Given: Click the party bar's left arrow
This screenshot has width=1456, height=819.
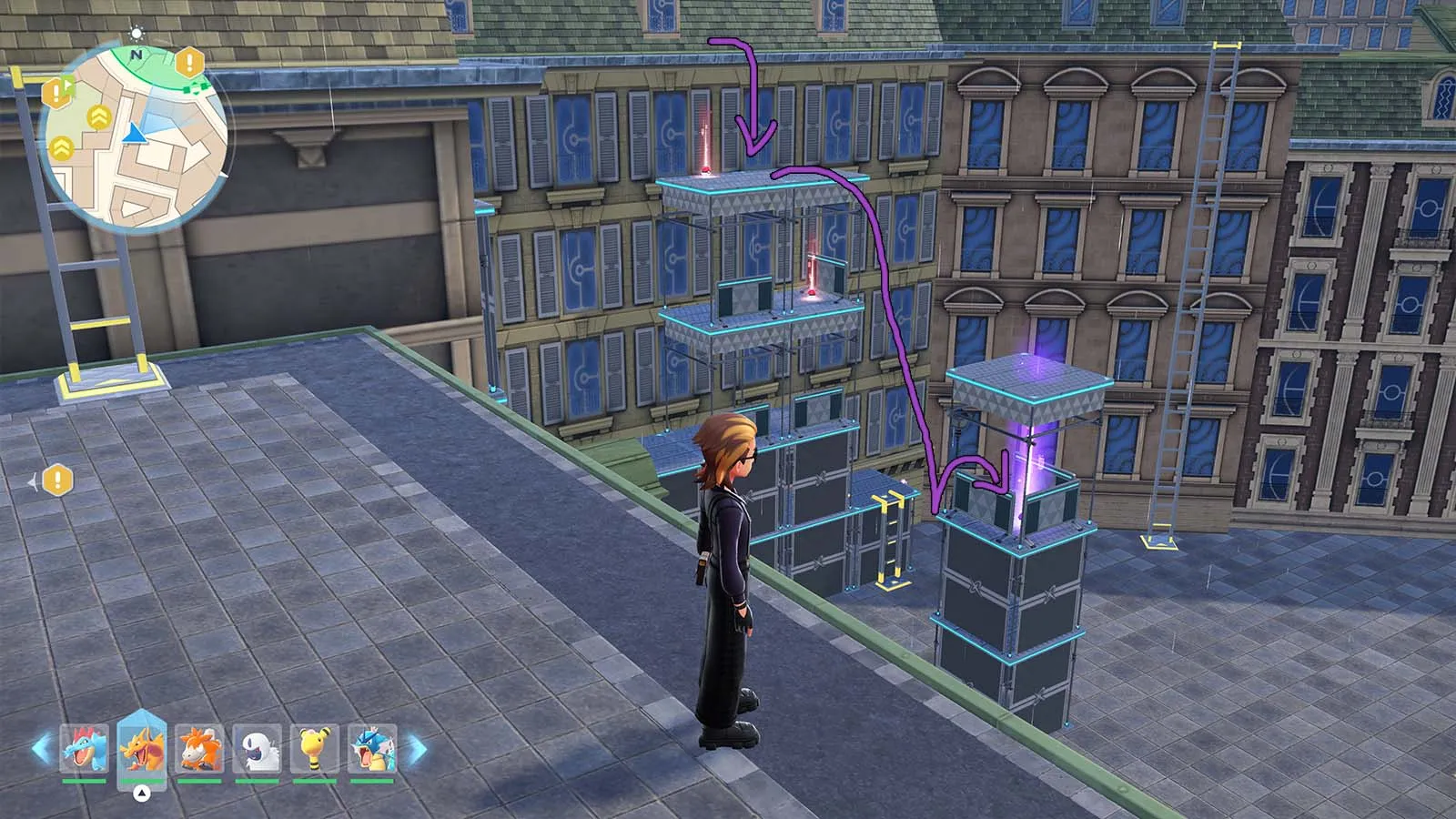Looking at the screenshot, I should 41,750.
